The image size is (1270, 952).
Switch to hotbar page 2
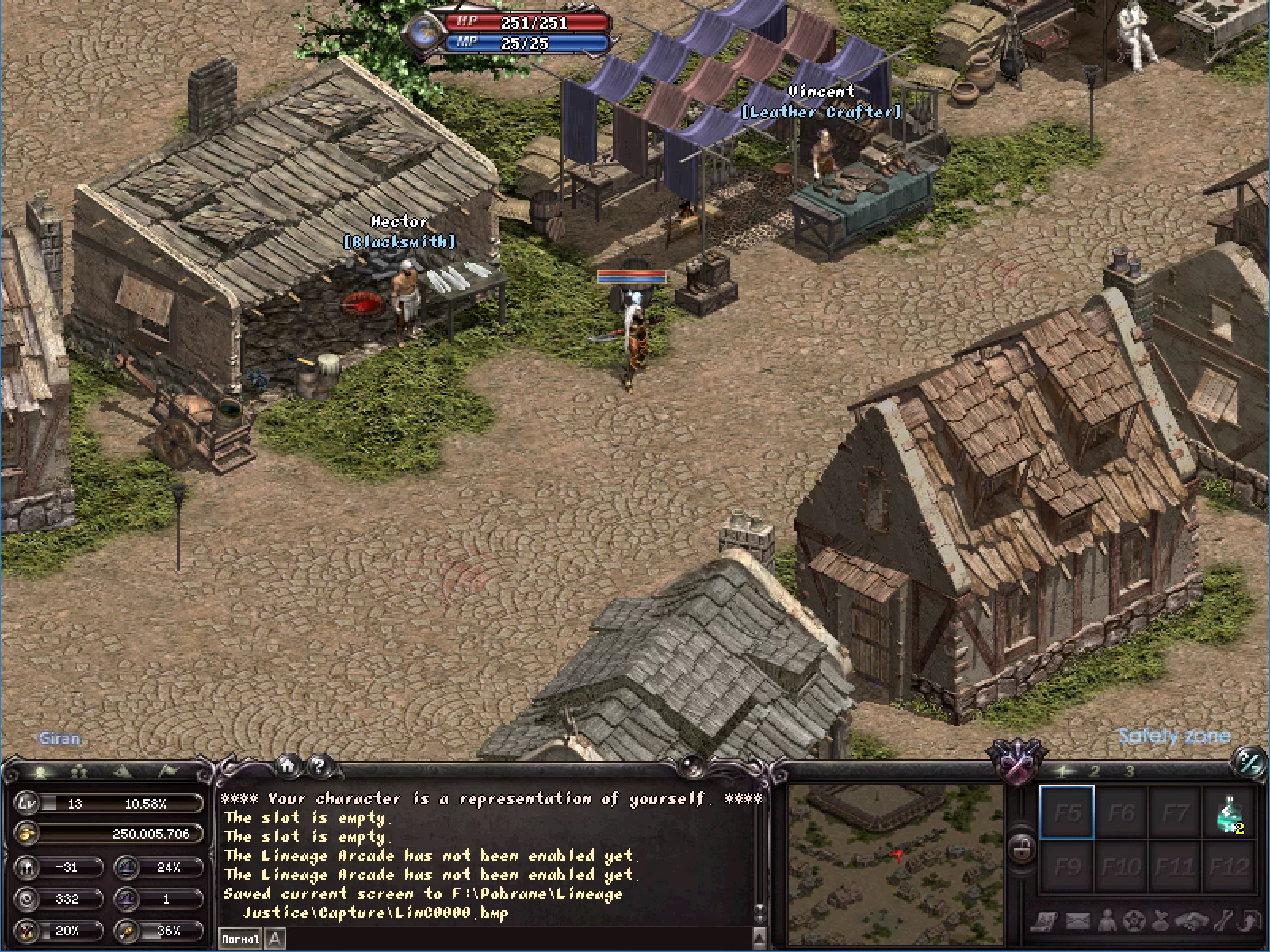(x=1095, y=771)
